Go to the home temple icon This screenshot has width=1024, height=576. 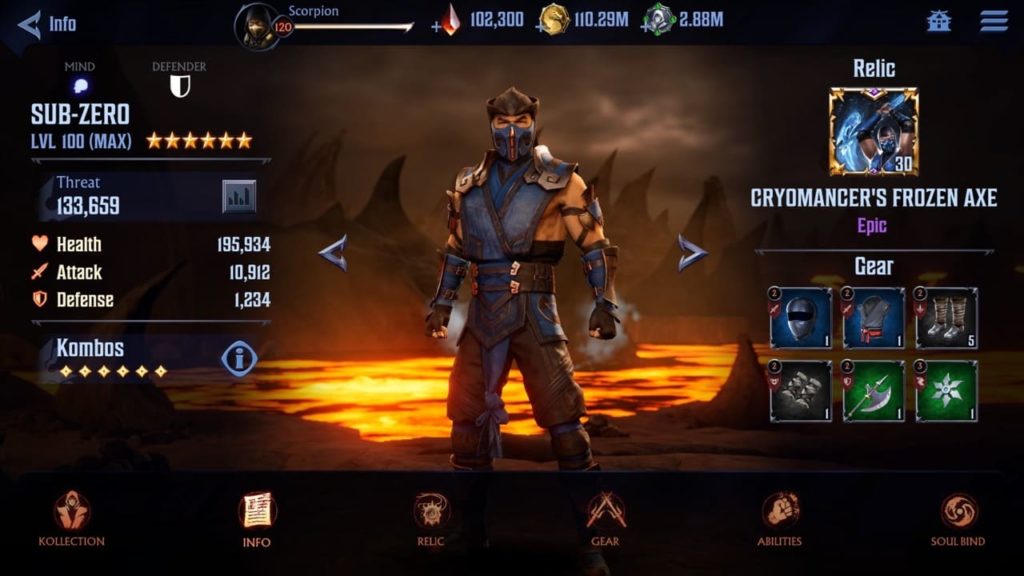click(939, 21)
